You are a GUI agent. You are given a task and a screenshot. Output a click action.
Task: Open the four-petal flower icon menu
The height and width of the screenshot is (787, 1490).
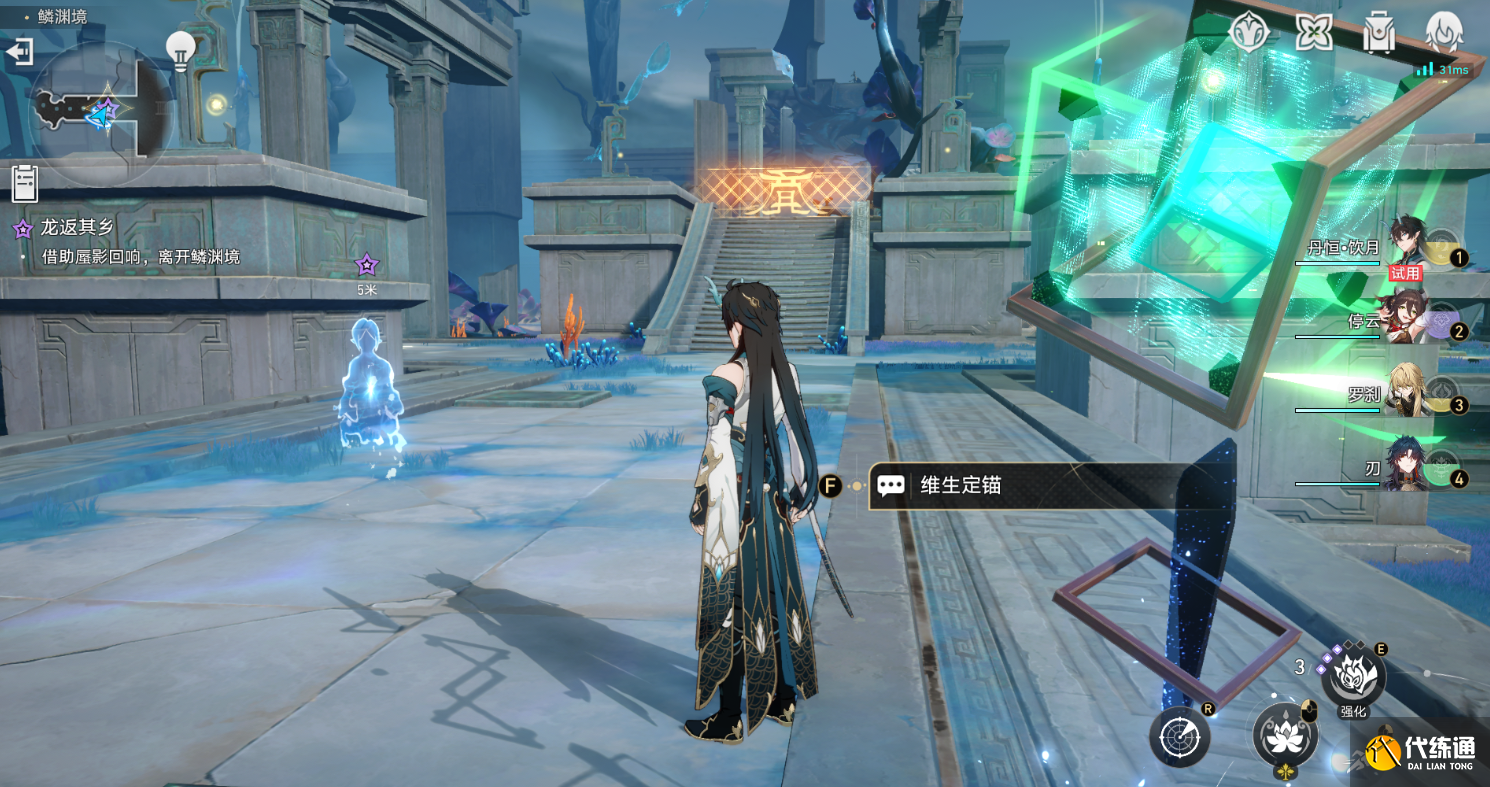[x=1314, y=33]
